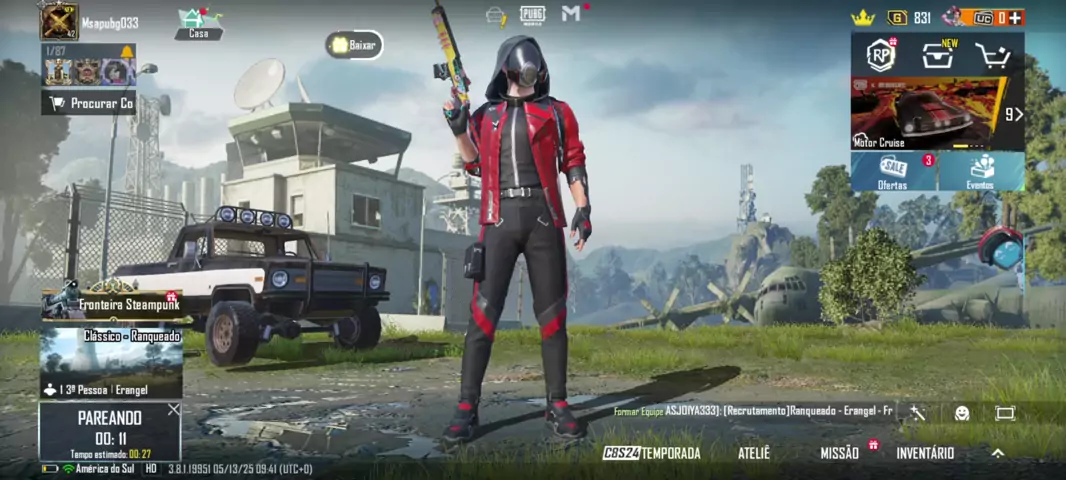Go to the Casa home icon
Viewport: 1066px width, 480px height.
(199, 24)
